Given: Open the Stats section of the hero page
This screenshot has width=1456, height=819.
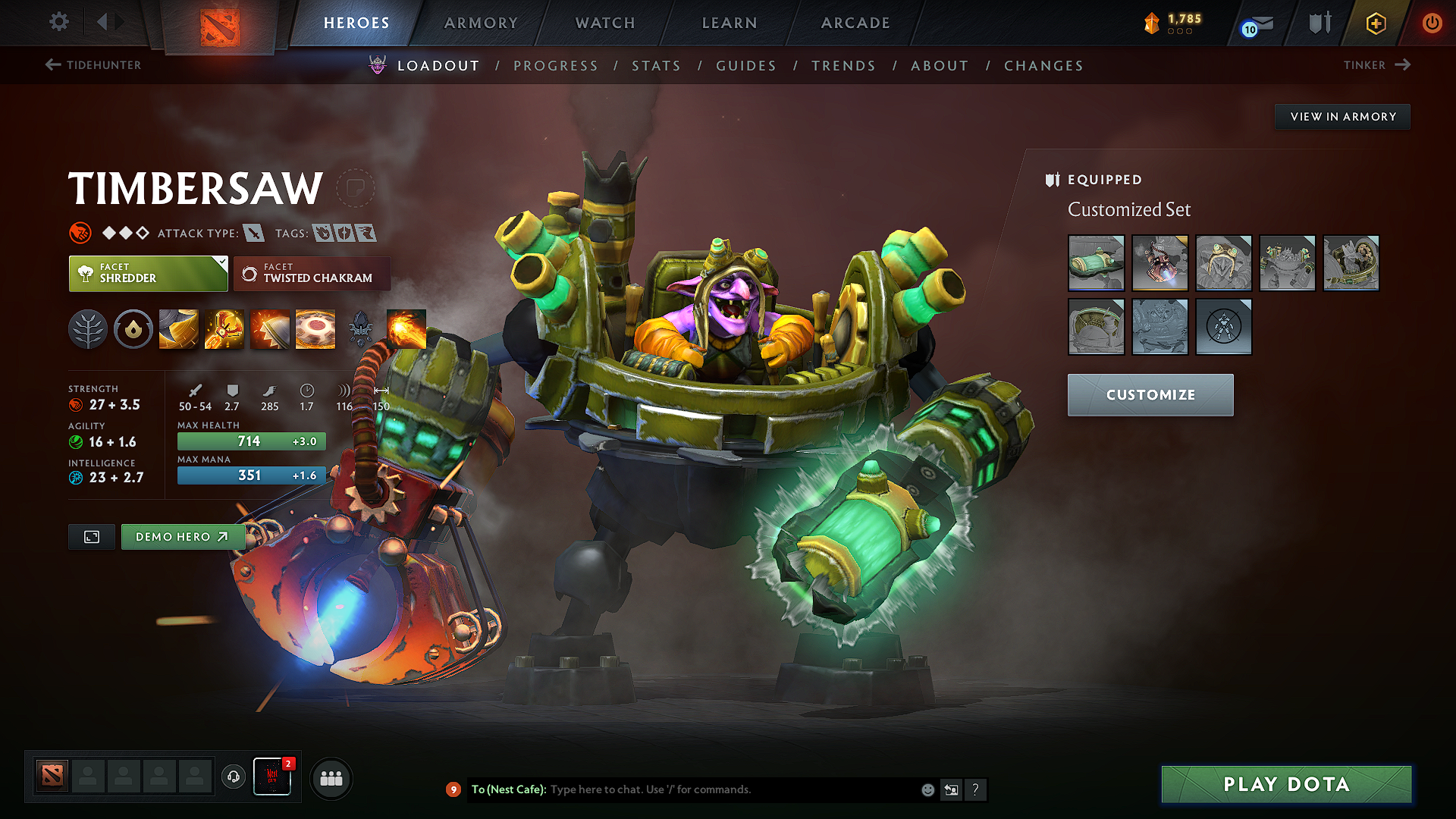Looking at the screenshot, I should coord(657,65).
